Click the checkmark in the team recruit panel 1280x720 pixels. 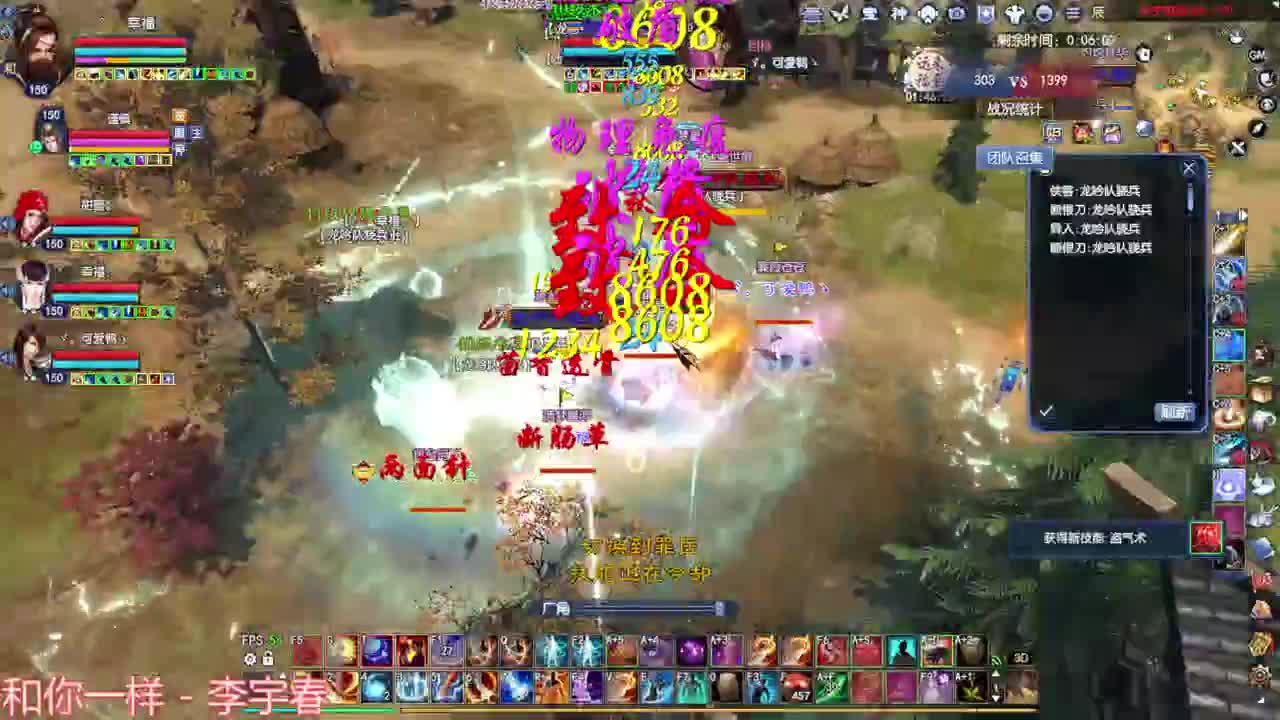point(1046,410)
